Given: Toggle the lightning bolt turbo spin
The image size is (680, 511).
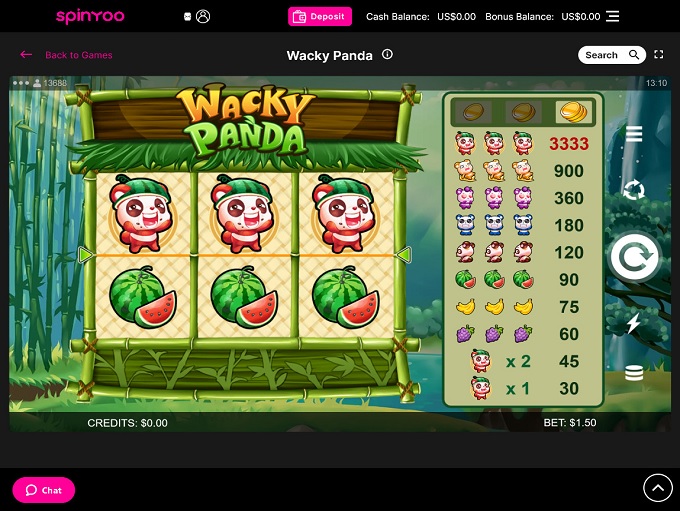Looking at the screenshot, I should click(x=634, y=323).
